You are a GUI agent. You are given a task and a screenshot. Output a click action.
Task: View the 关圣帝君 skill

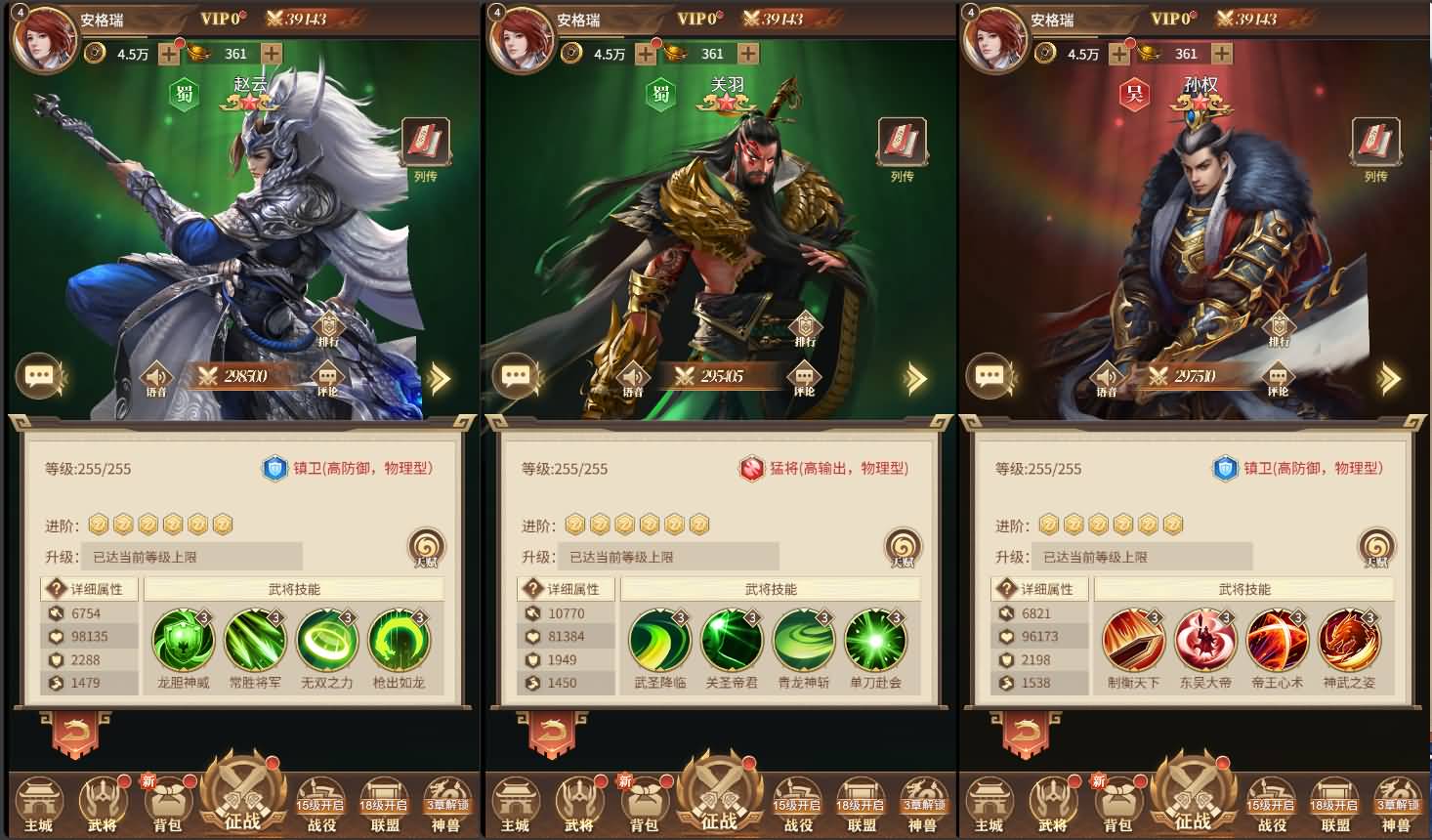click(732, 641)
